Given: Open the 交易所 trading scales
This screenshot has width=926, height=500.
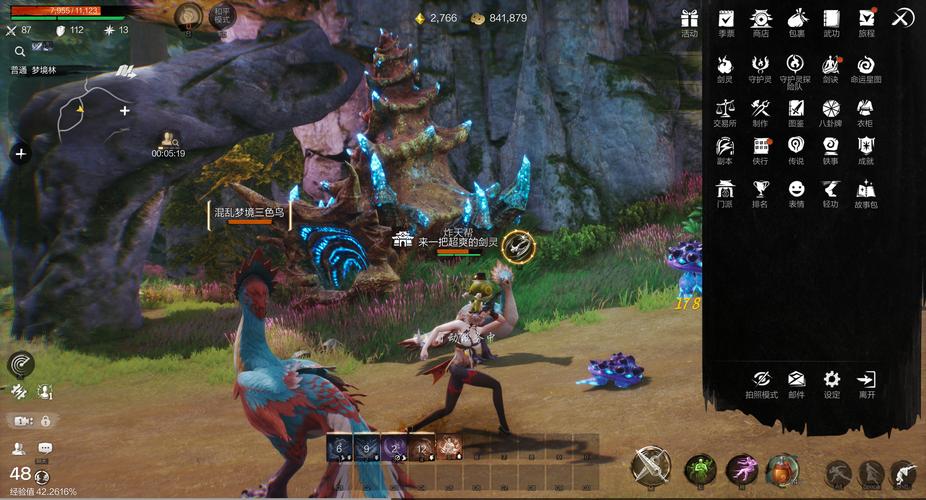Looking at the screenshot, I should (x=725, y=109).
